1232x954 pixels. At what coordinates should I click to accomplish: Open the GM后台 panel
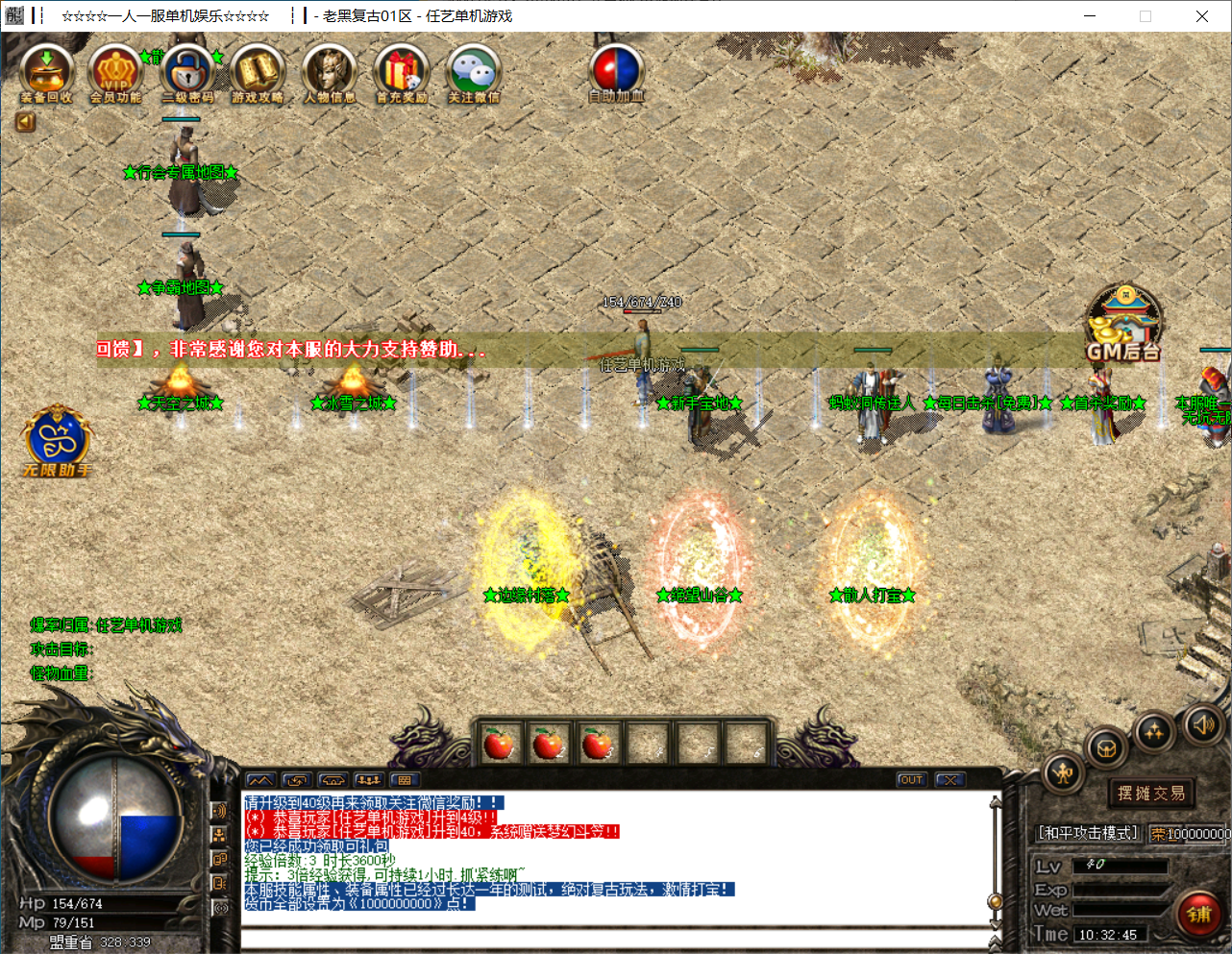(1123, 322)
